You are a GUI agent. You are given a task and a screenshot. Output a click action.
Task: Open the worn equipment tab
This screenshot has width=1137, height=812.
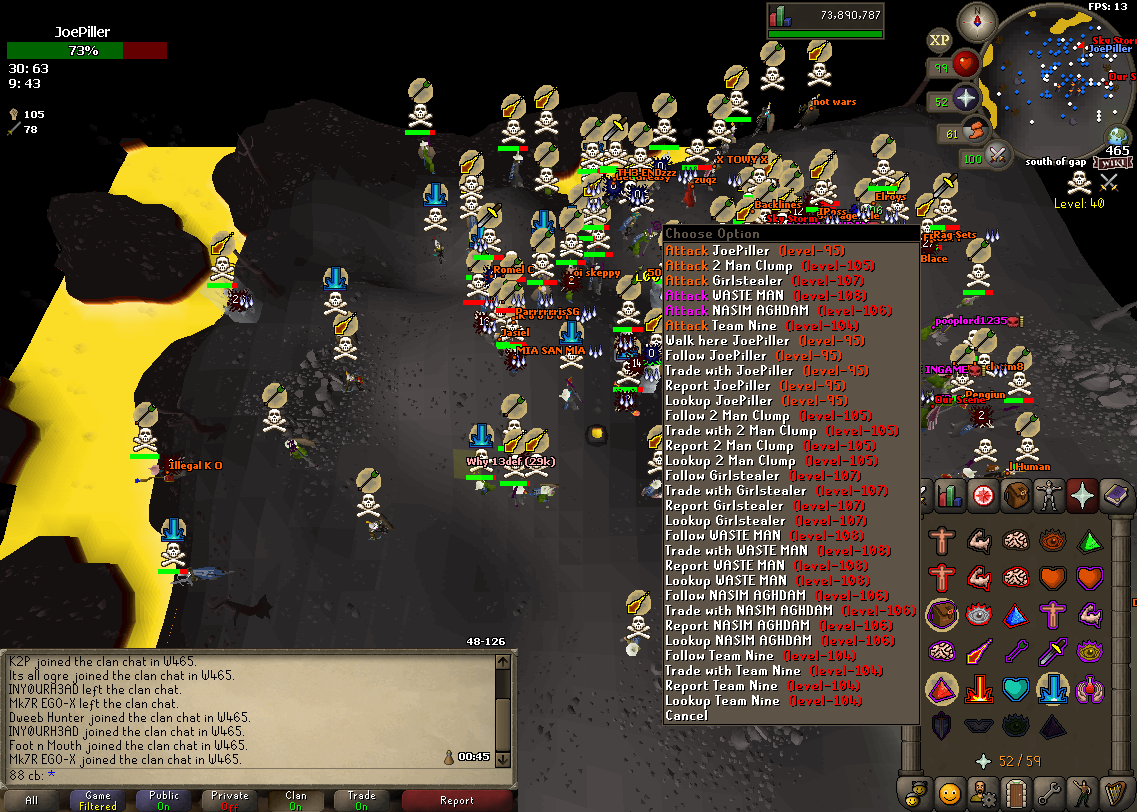[1050, 495]
